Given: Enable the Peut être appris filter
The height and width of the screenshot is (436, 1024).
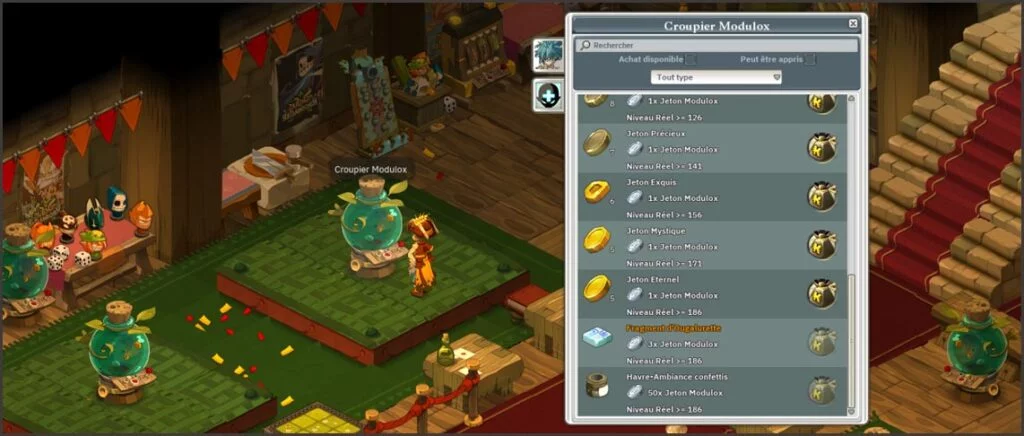Looking at the screenshot, I should click(x=810, y=60).
